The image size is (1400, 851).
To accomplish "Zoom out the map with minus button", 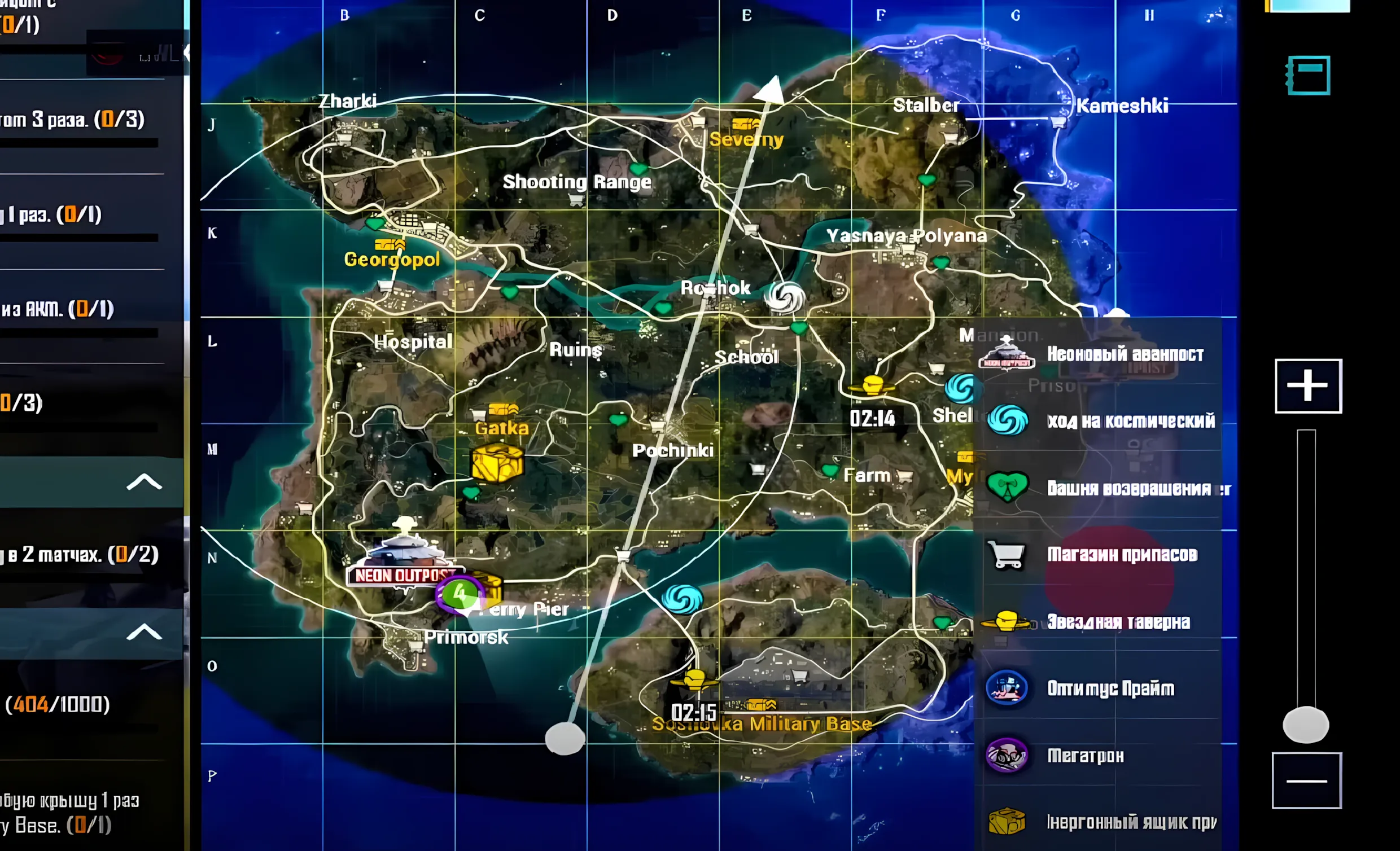I will (1306, 780).
